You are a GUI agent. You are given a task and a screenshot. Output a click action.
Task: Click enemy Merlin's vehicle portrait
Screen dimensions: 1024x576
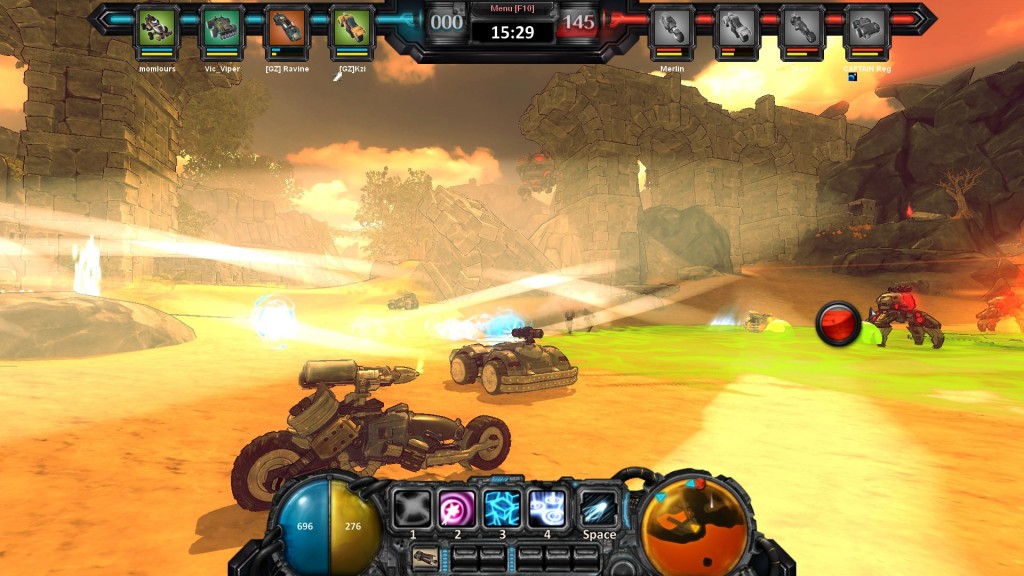point(671,27)
